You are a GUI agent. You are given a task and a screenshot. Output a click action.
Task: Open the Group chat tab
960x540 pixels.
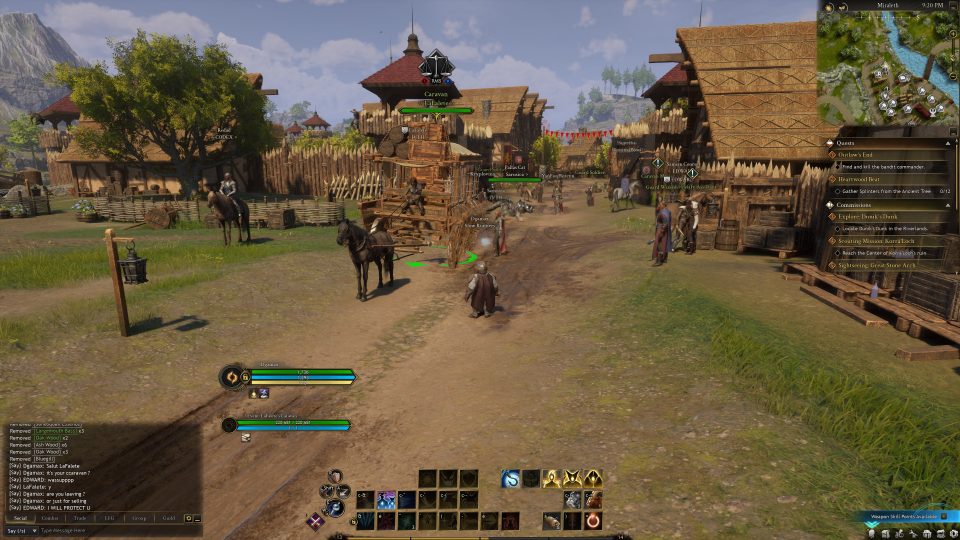point(138,518)
